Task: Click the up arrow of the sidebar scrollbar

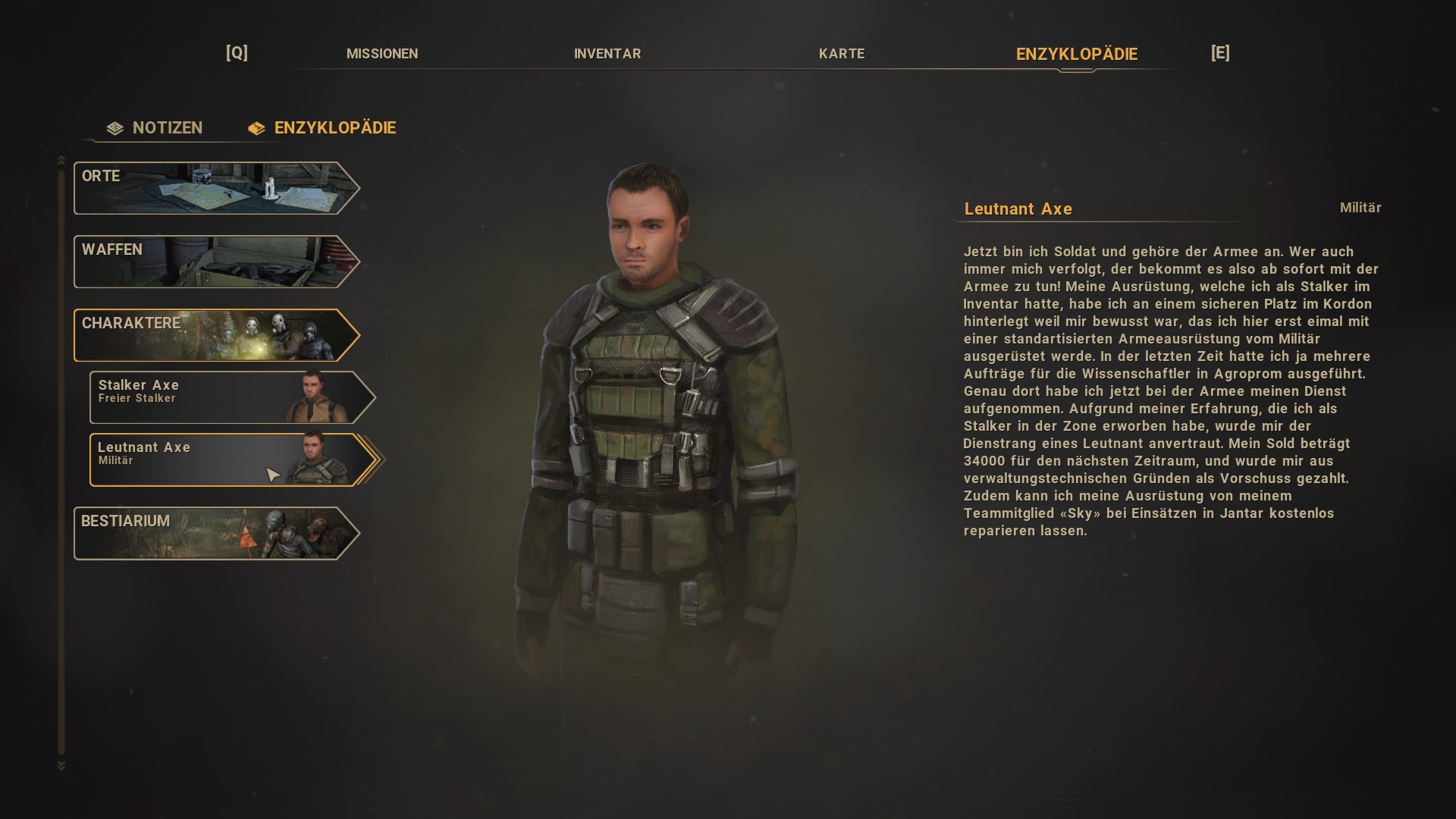Action: (x=60, y=161)
